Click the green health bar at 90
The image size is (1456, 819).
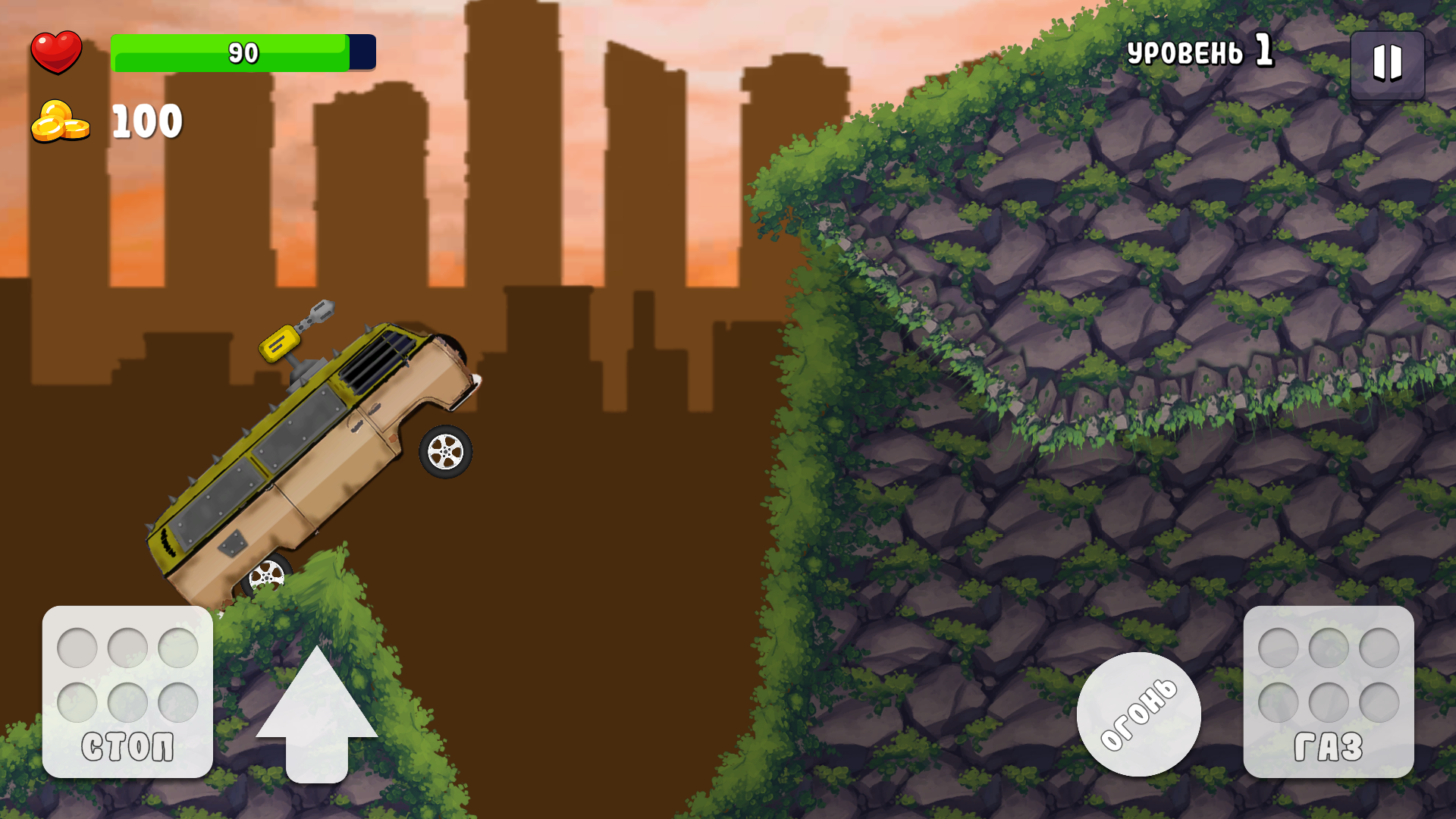227,52
